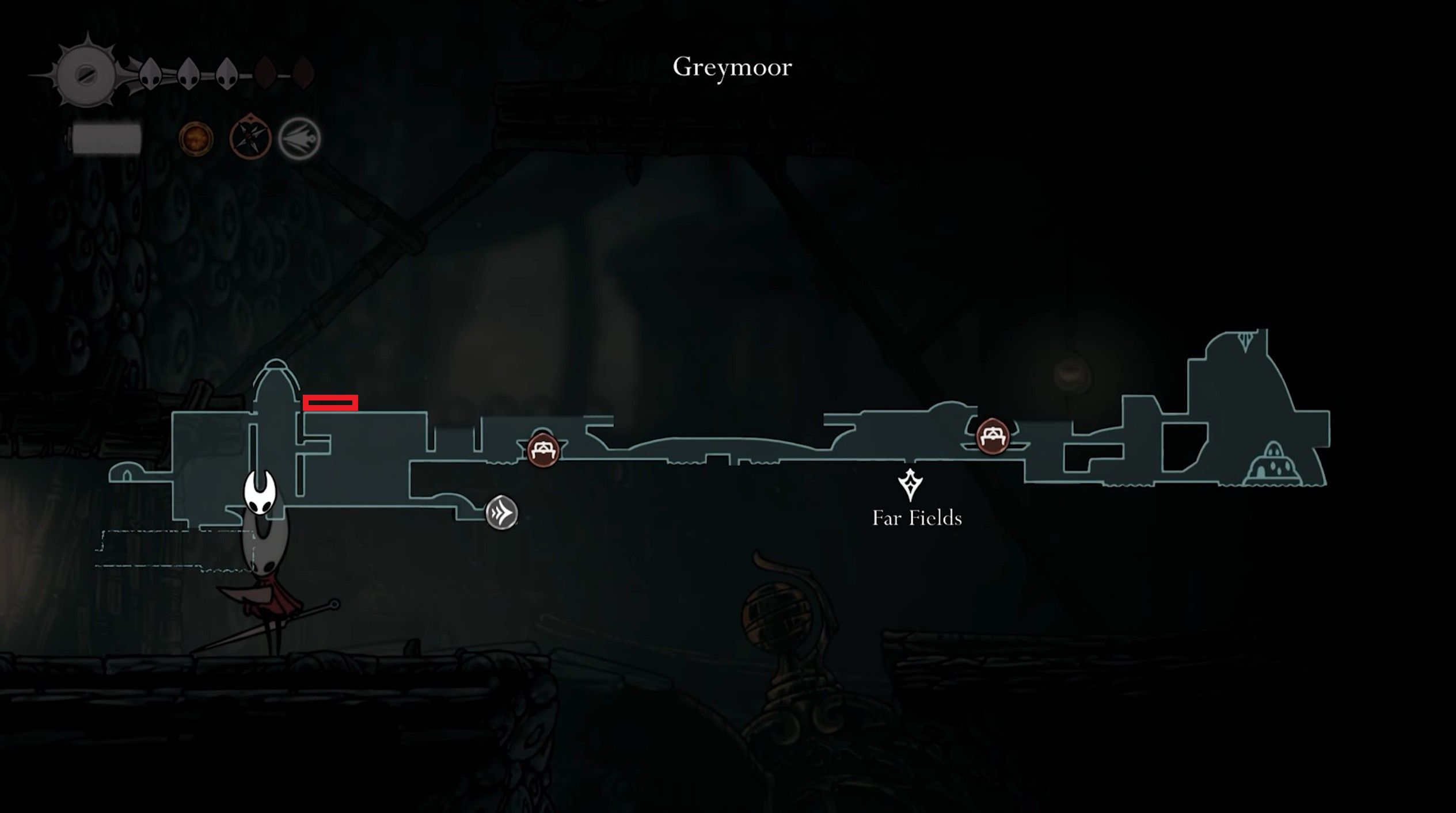The width and height of the screenshot is (1456, 813).
Task: Select the white Hornet mask map marker
Action: click(260, 491)
